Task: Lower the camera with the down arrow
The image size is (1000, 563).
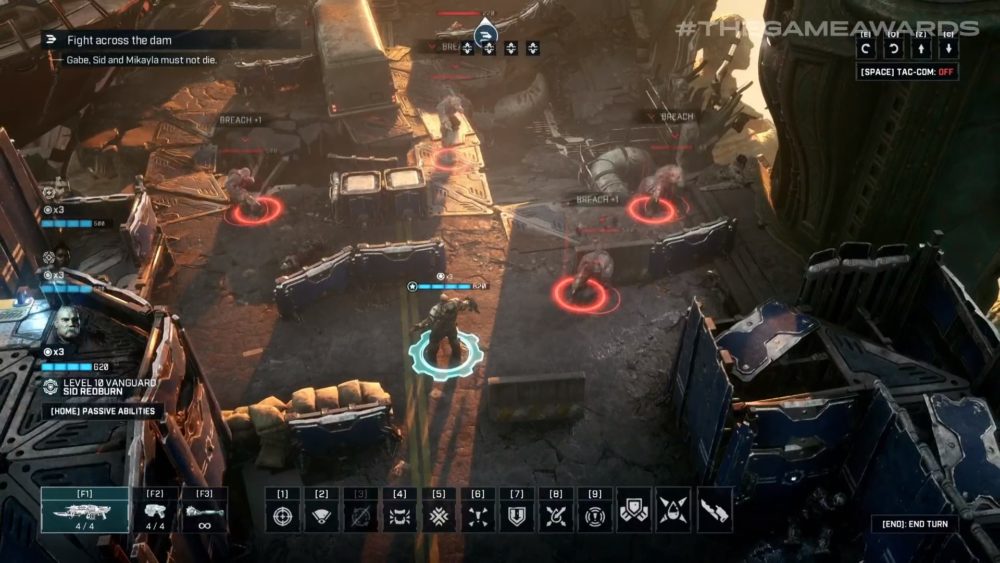Action: [x=947, y=48]
